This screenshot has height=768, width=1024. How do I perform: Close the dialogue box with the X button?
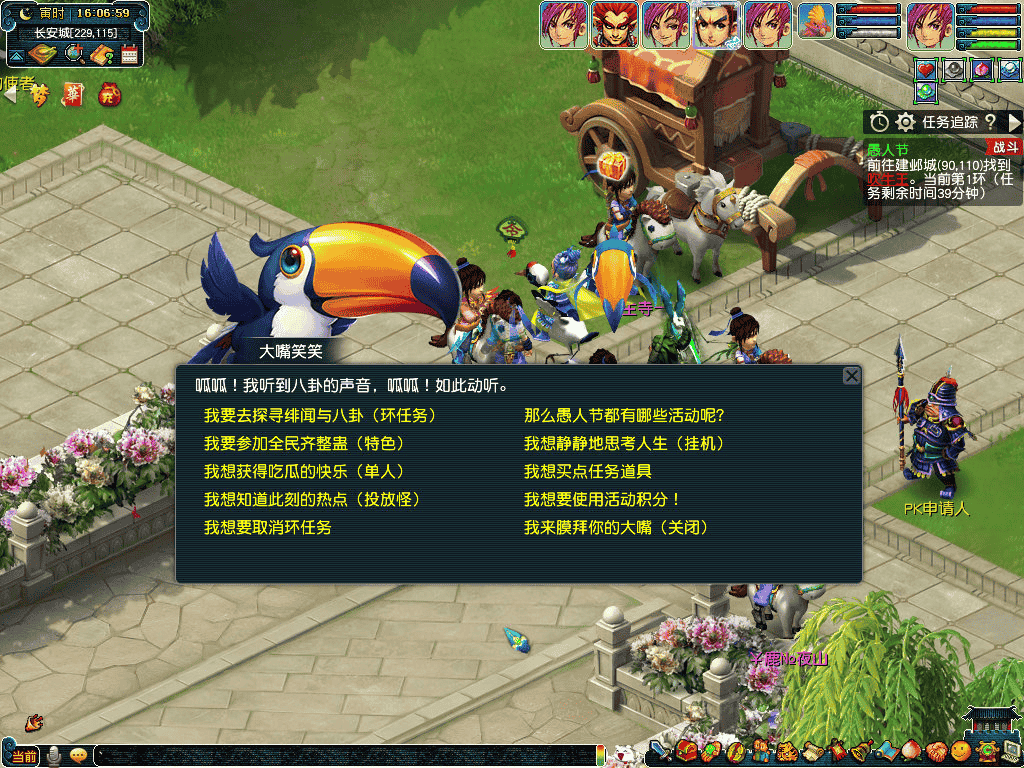tap(851, 376)
